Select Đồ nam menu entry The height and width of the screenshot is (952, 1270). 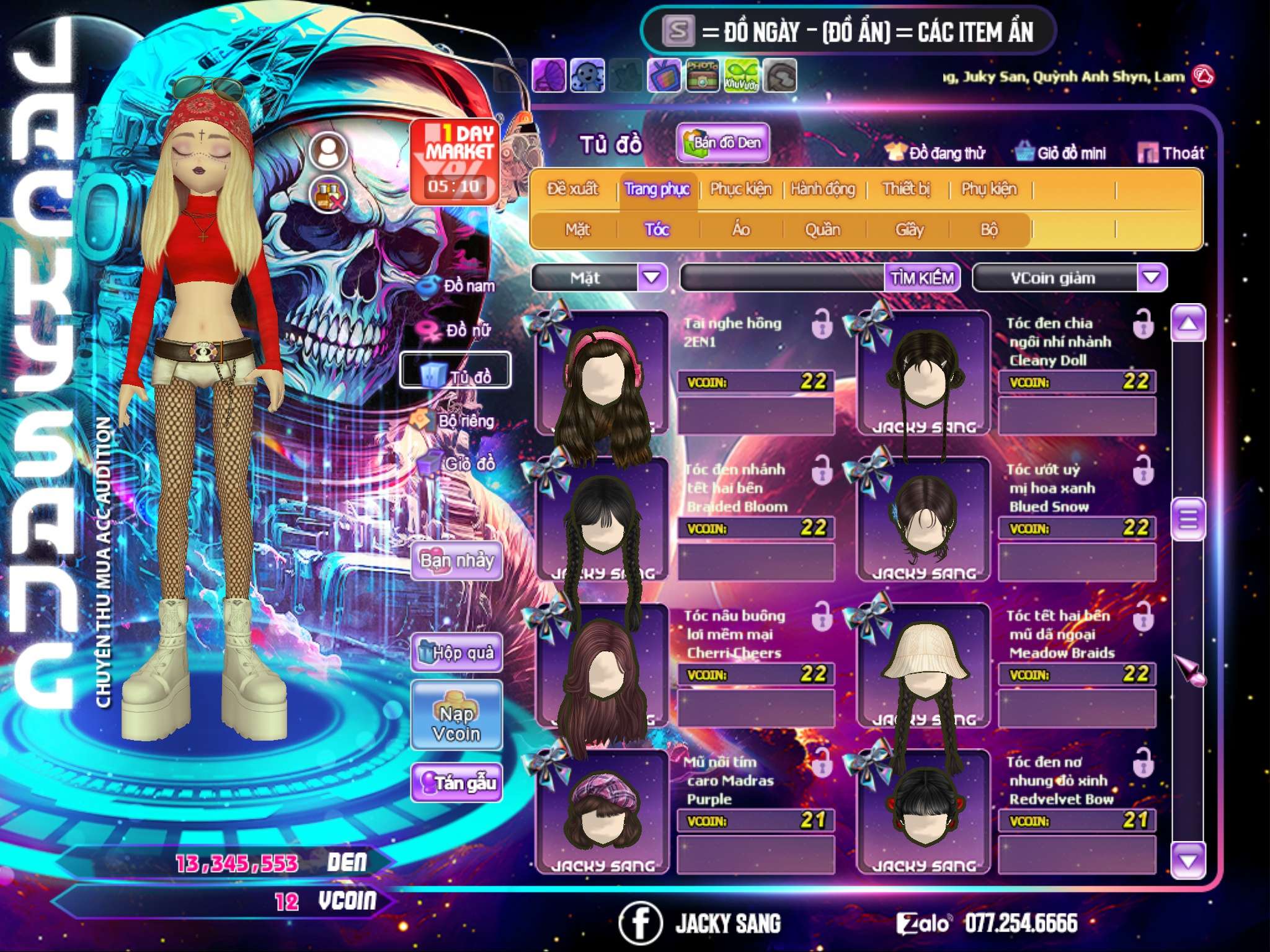(x=458, y=286)
